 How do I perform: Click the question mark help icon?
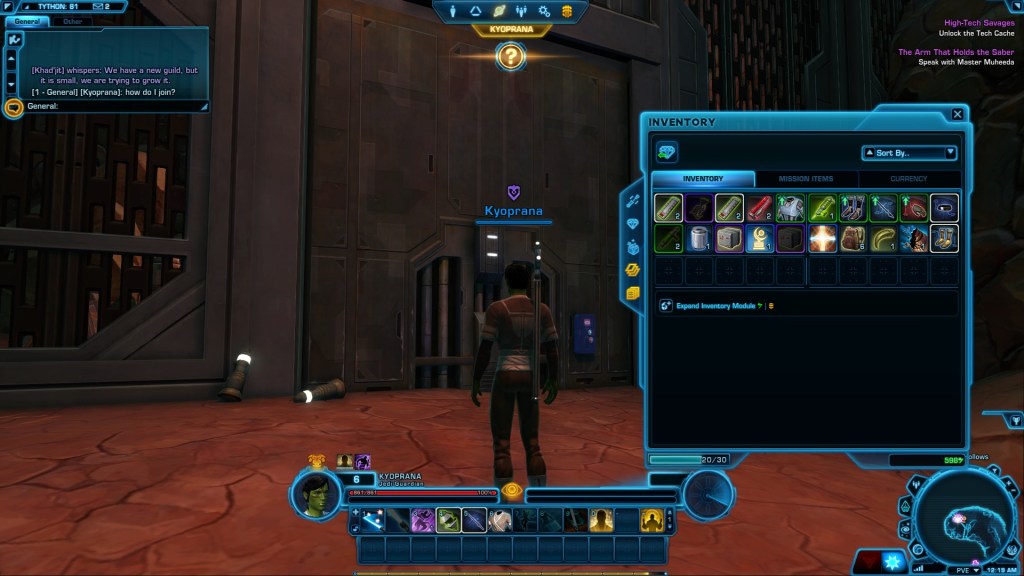click(x=510, y=56)
